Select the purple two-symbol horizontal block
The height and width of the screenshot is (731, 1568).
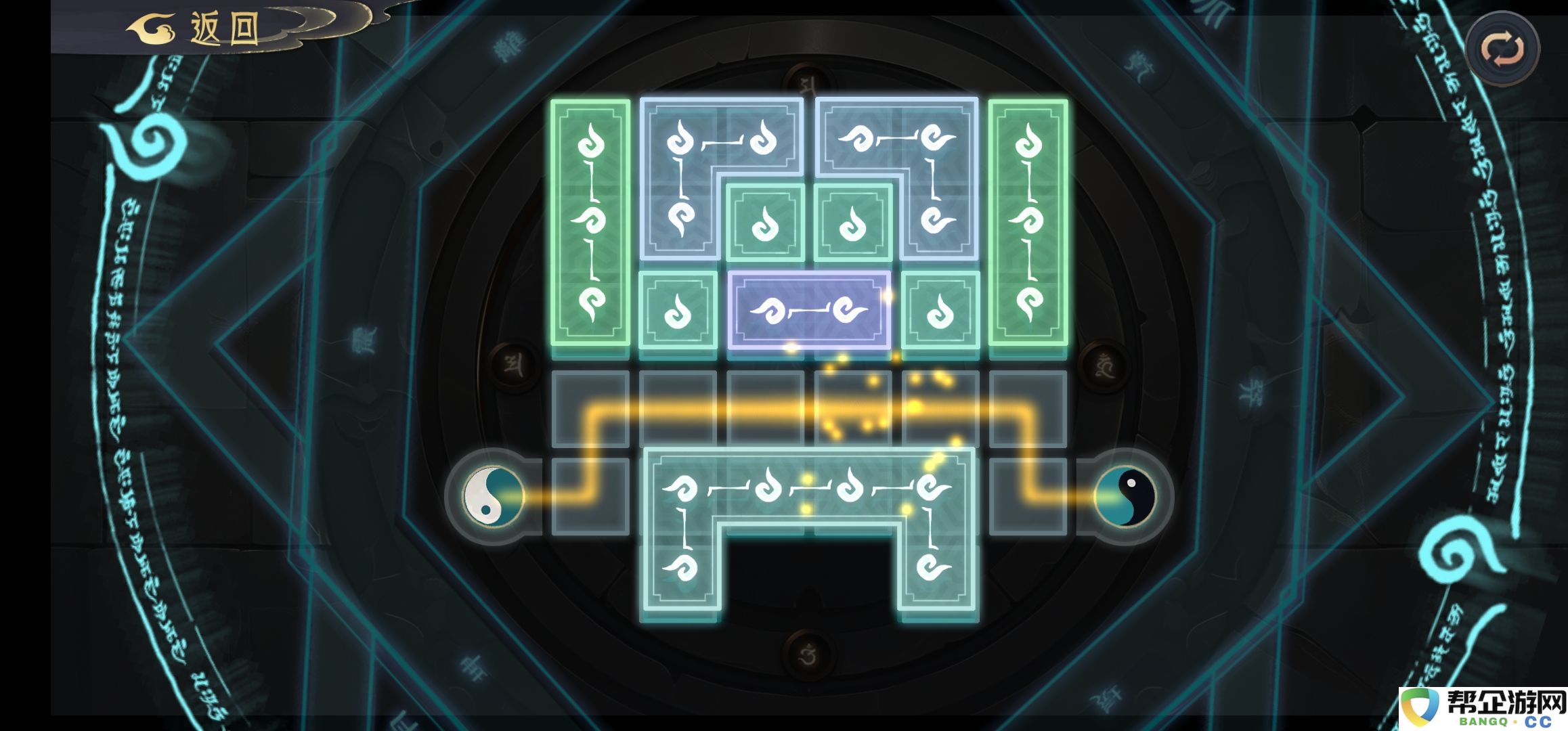[x=809, y=311]
